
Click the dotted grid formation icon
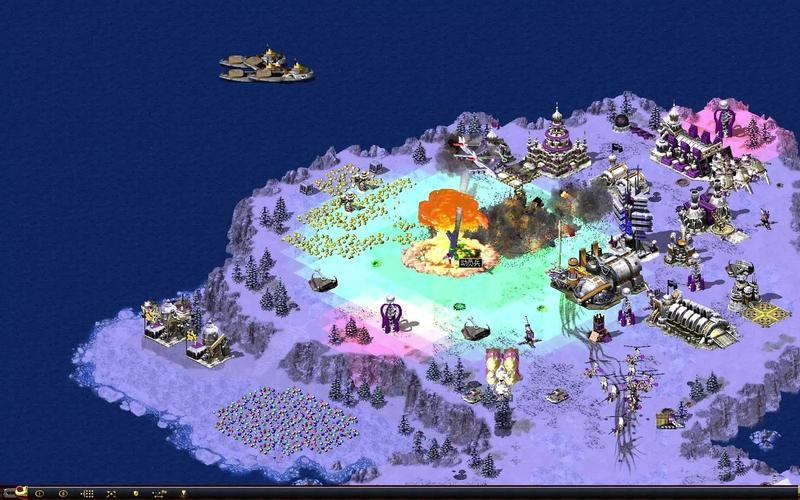point(88,493)
